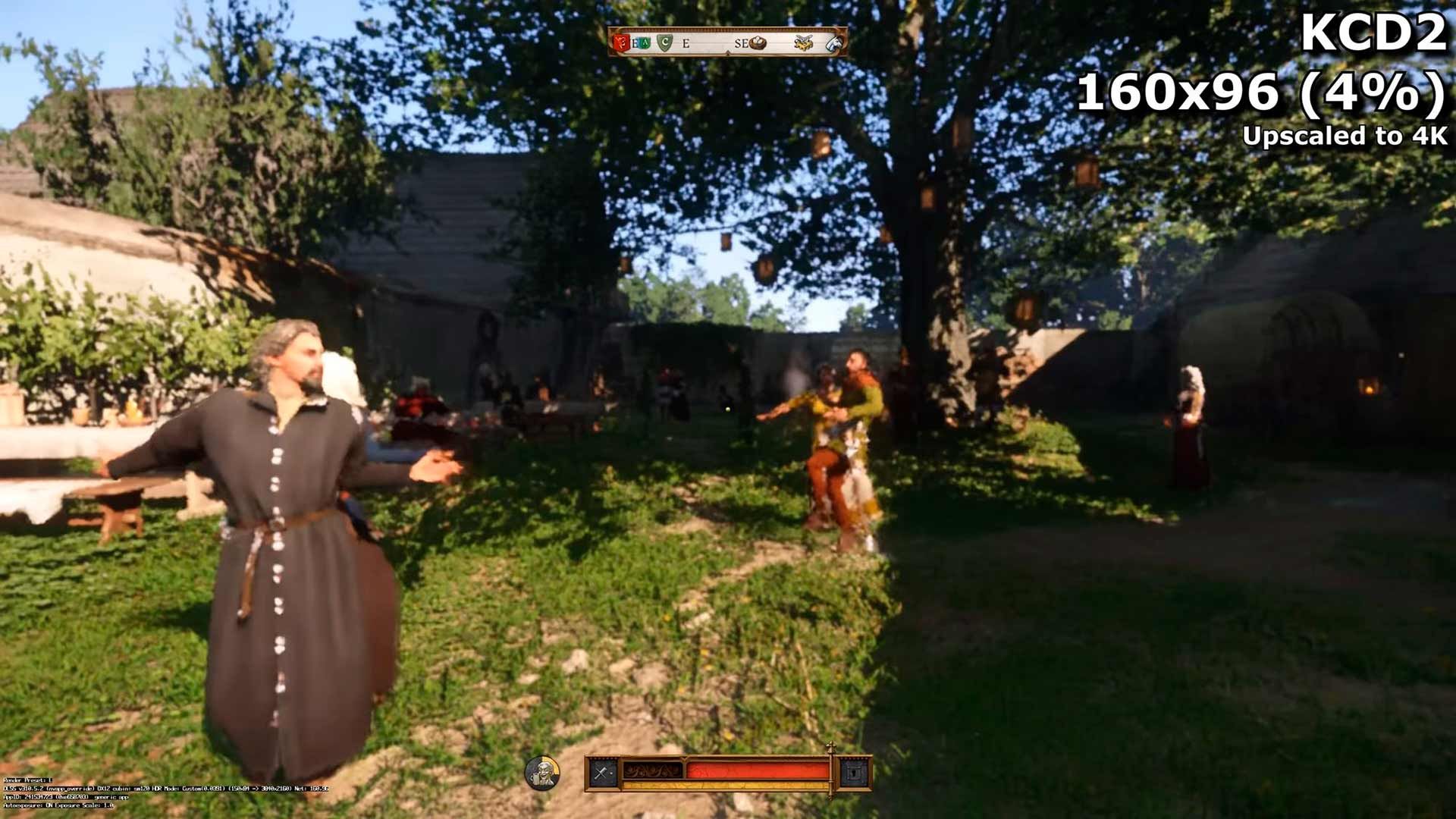1456x819 pixels.
Task: Click the green shield badge marked C
Action: (x=664, y=41)
